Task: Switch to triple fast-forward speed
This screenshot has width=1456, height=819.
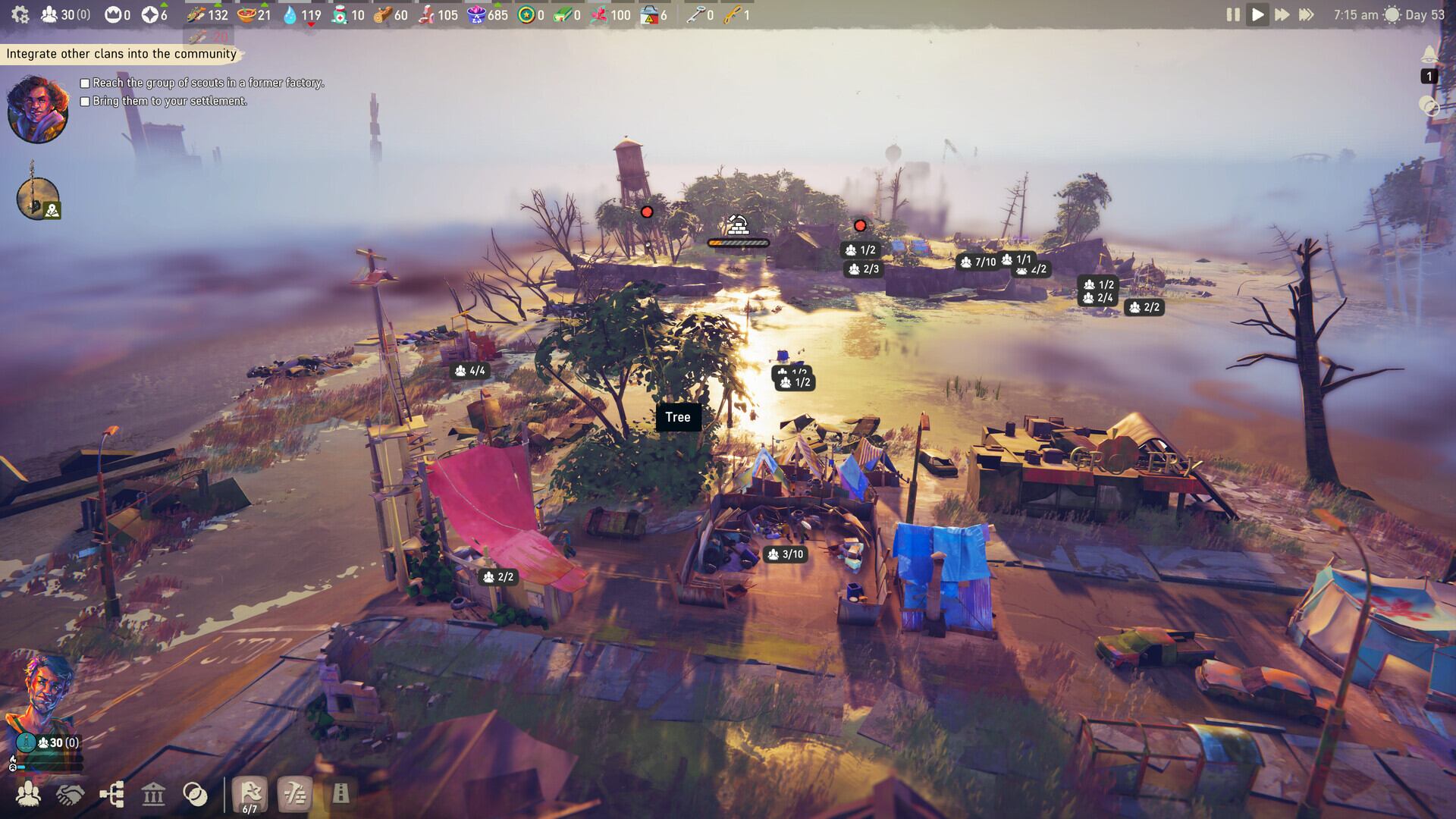Action: tap(1307, 14)
